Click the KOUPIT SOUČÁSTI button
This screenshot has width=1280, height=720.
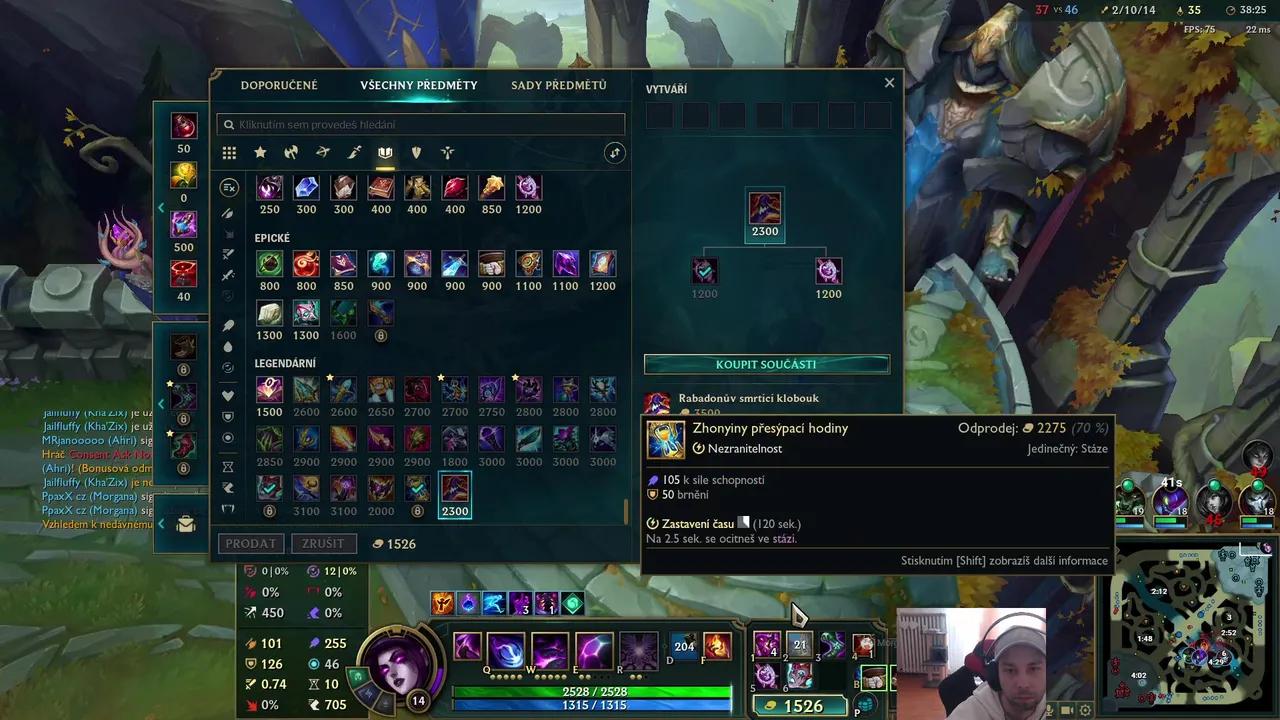[765, 364]
